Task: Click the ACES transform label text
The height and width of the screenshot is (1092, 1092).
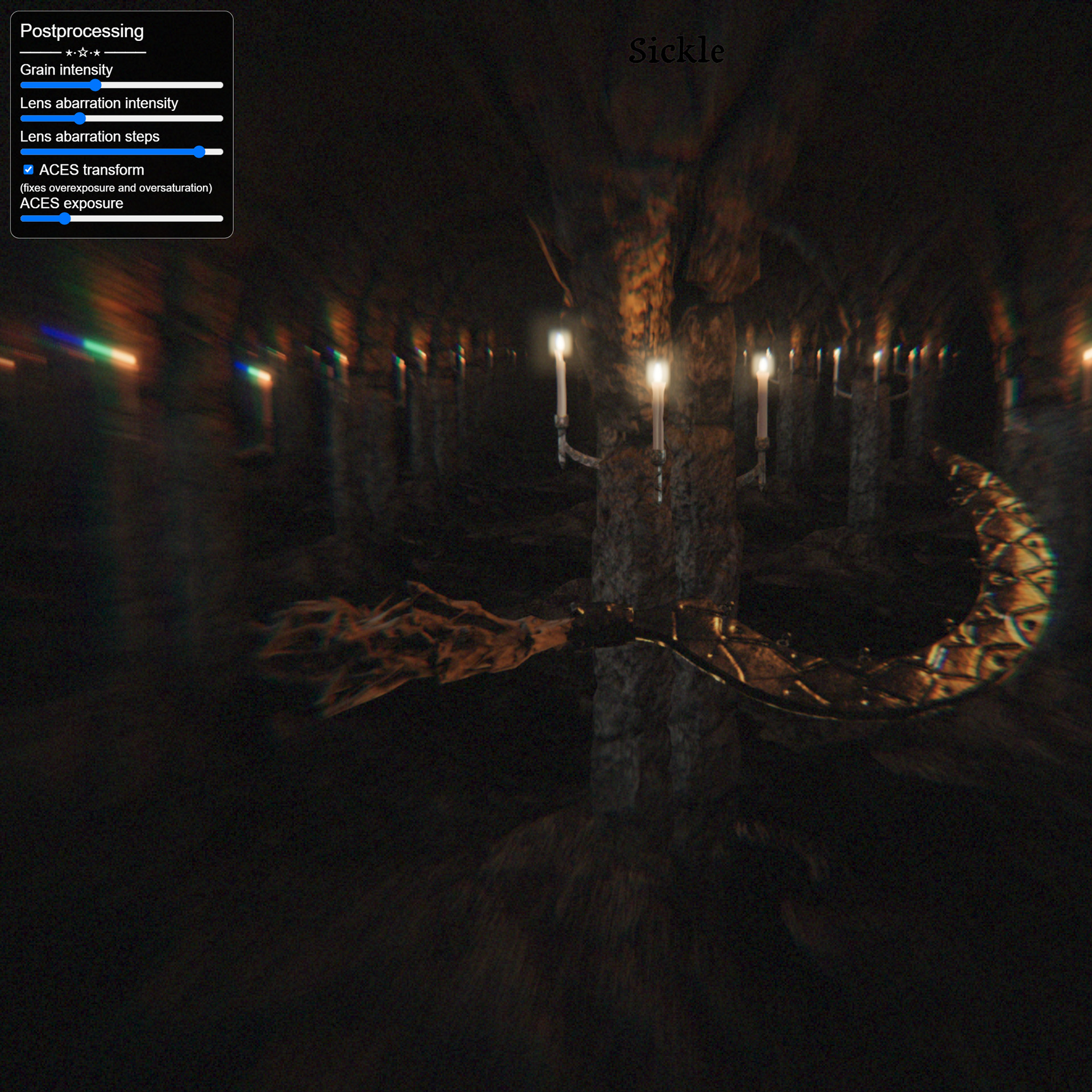Action: (91, 169)
